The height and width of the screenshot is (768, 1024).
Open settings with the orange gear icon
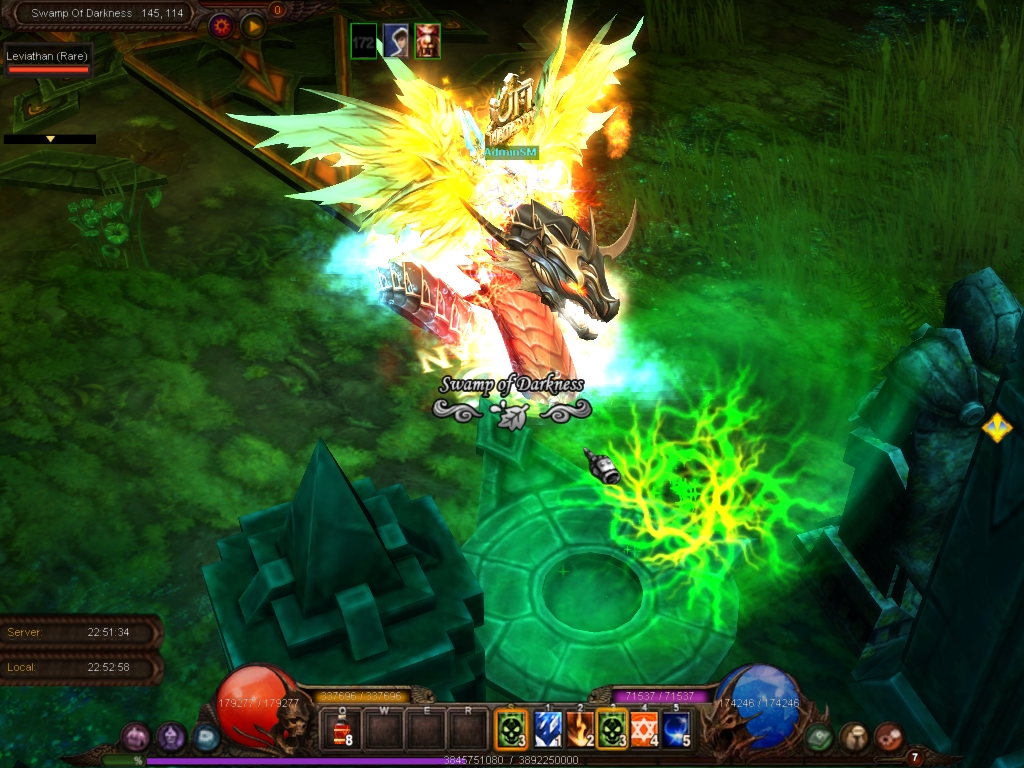(221, 26)
